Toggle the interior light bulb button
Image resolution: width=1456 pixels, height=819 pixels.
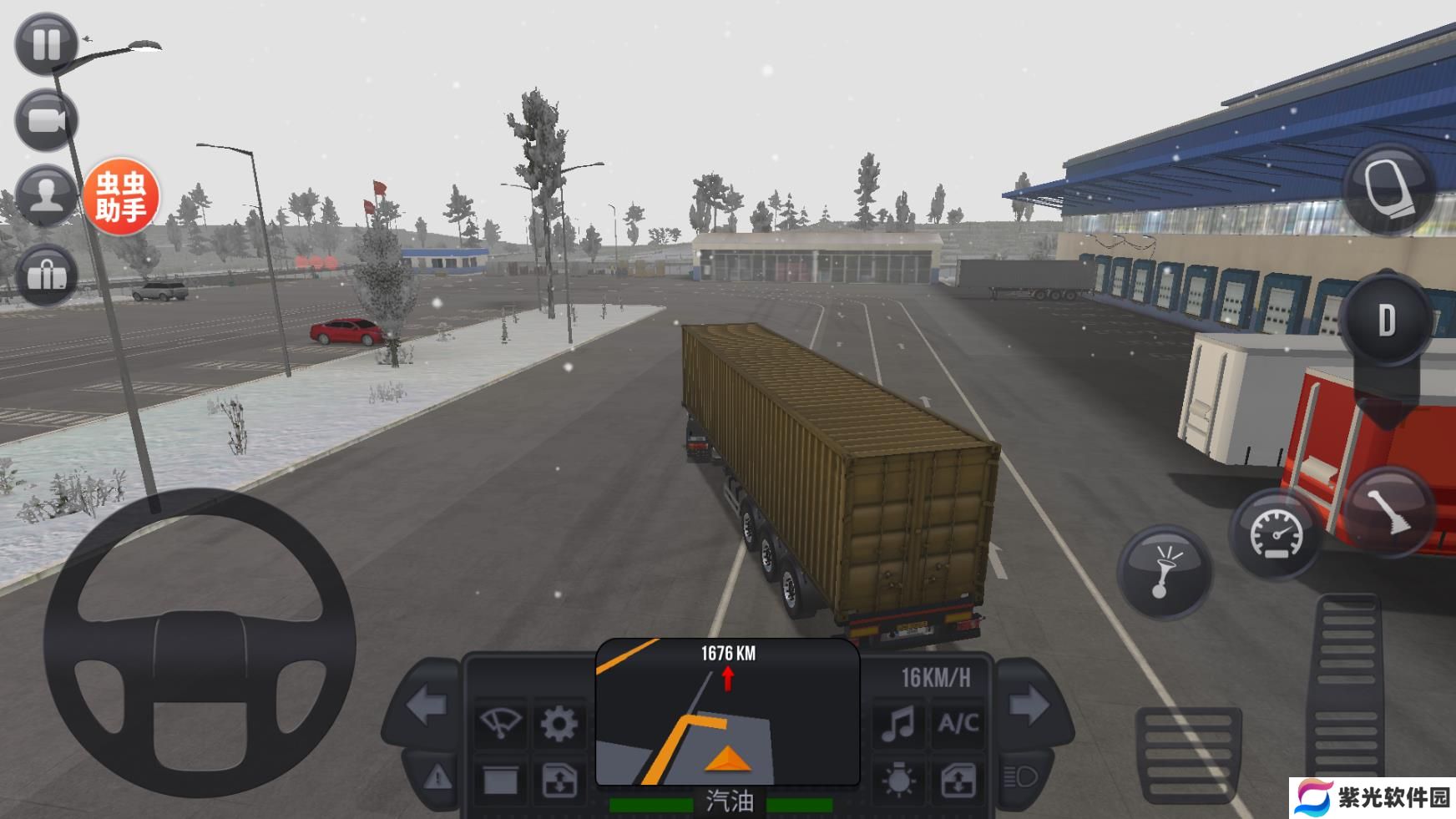897,781
